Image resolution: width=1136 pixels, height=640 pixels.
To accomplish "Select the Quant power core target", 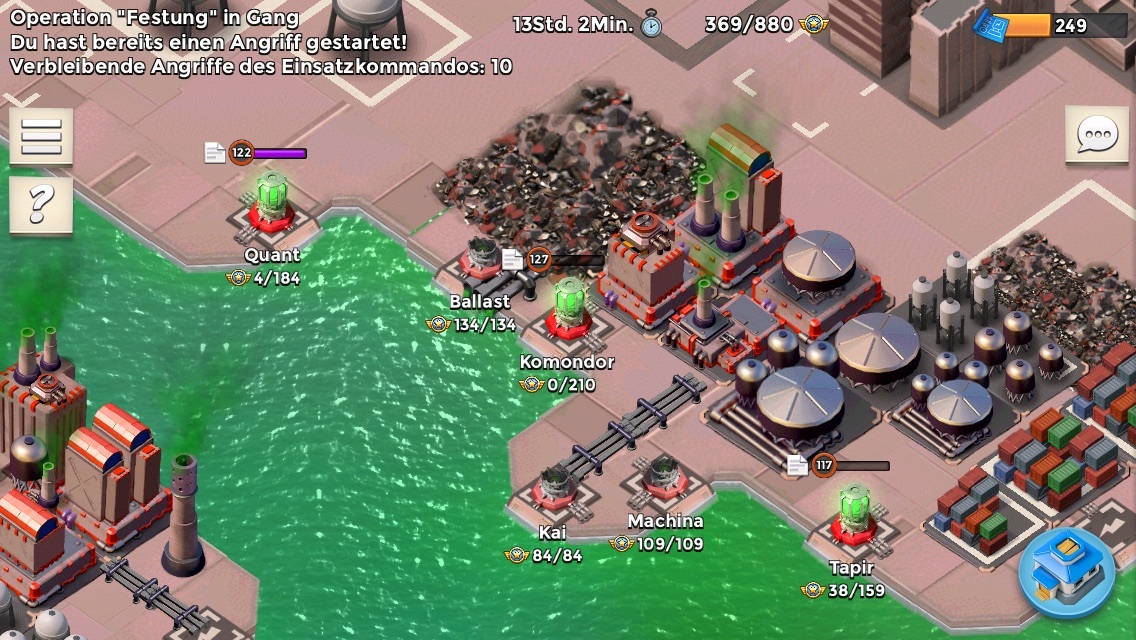I will 271,205.
